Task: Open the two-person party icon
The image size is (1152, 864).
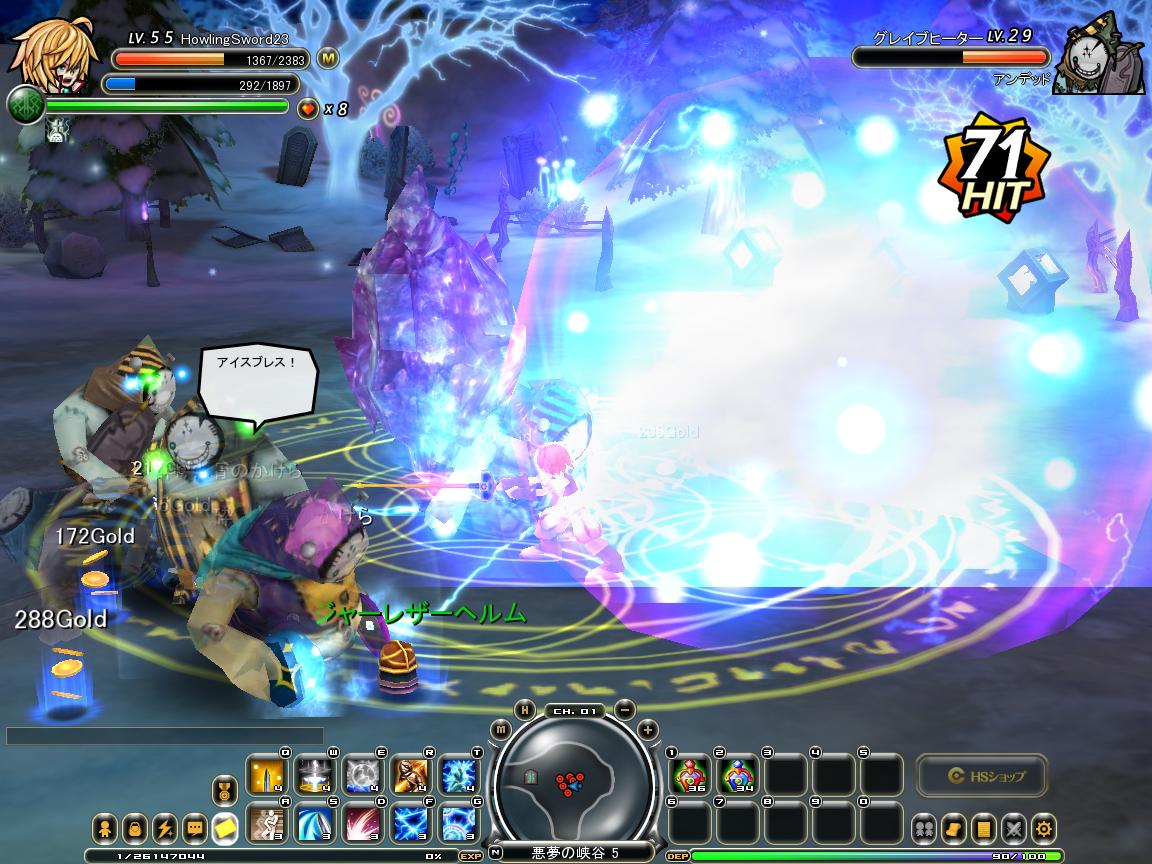Action: [924, 828]
